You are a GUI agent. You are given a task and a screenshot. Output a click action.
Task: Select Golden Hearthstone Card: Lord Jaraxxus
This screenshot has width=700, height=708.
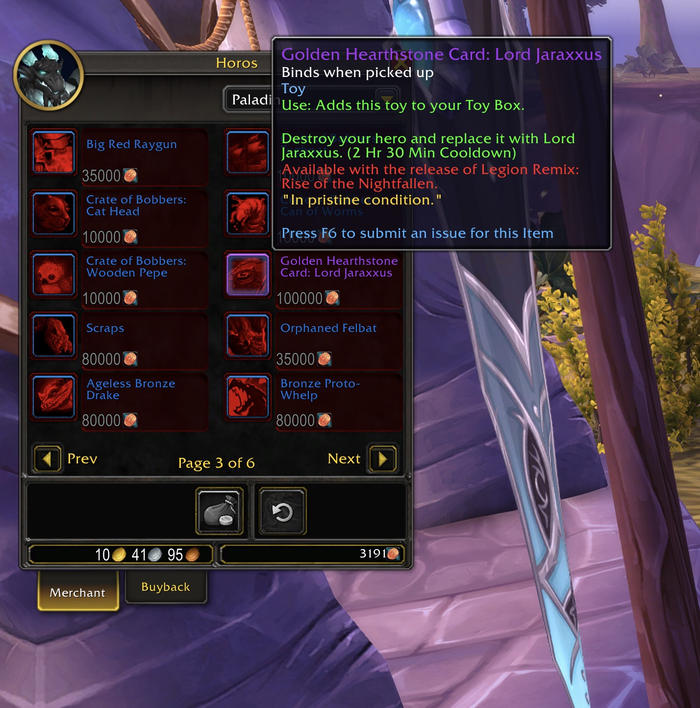246,274
